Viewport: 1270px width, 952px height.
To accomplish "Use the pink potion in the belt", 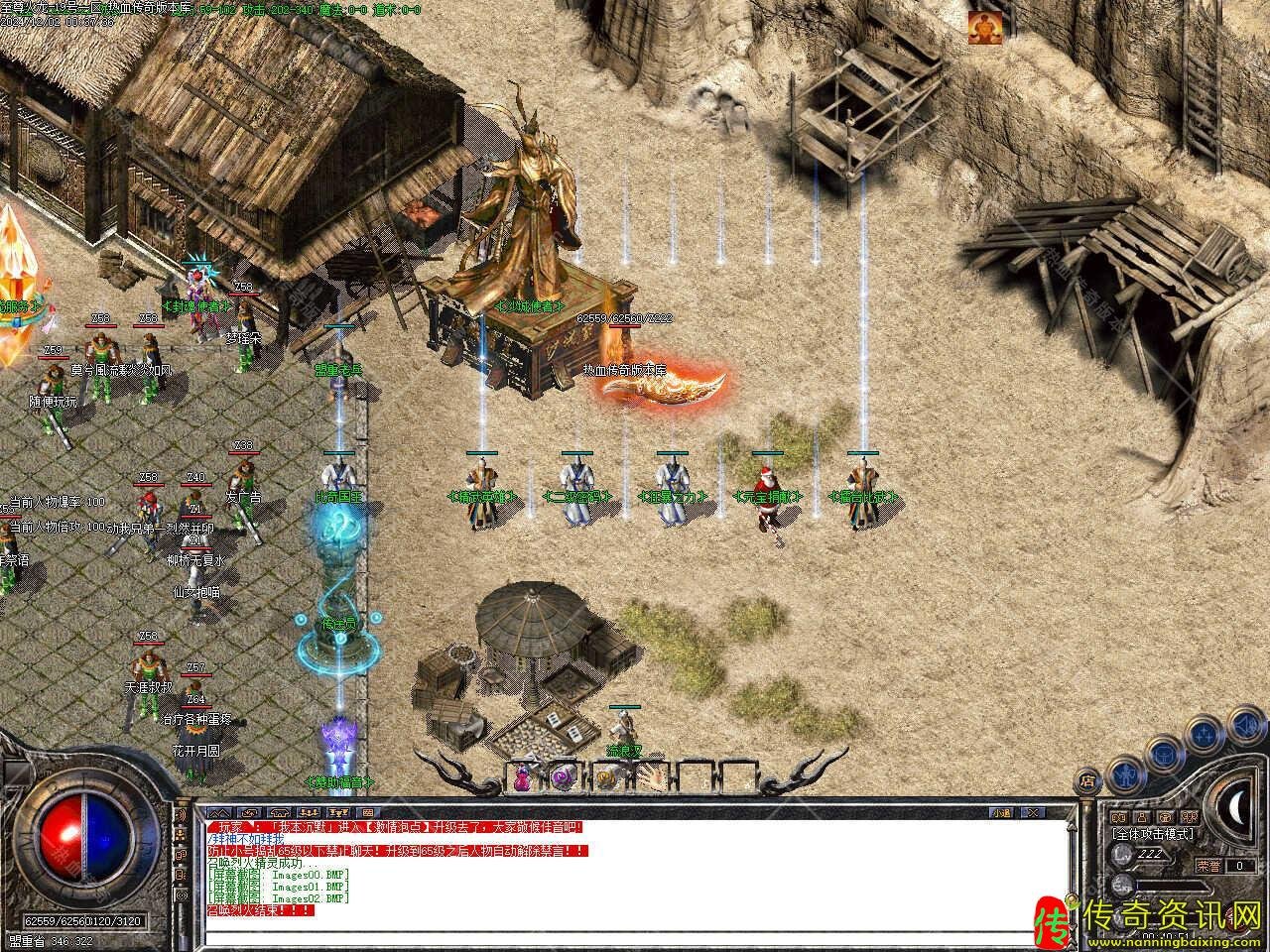I will coord(523,775).
